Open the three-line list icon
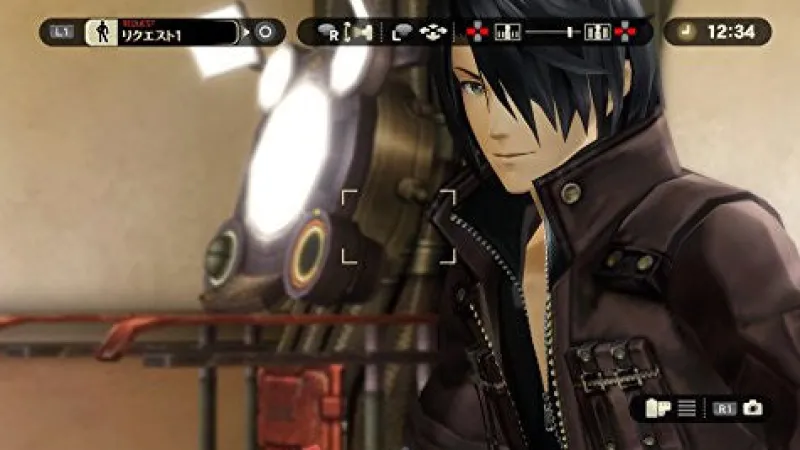The image size is (800, 450). [687, 408]
